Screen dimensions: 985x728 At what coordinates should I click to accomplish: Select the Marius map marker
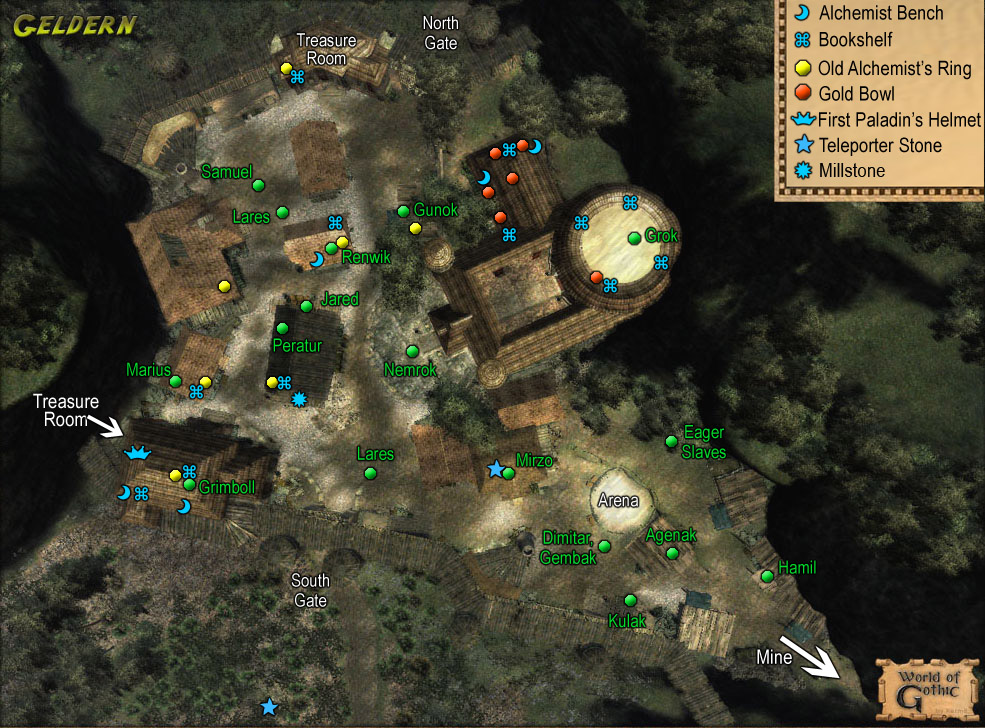pyautogui.click(x=176, y=381)
